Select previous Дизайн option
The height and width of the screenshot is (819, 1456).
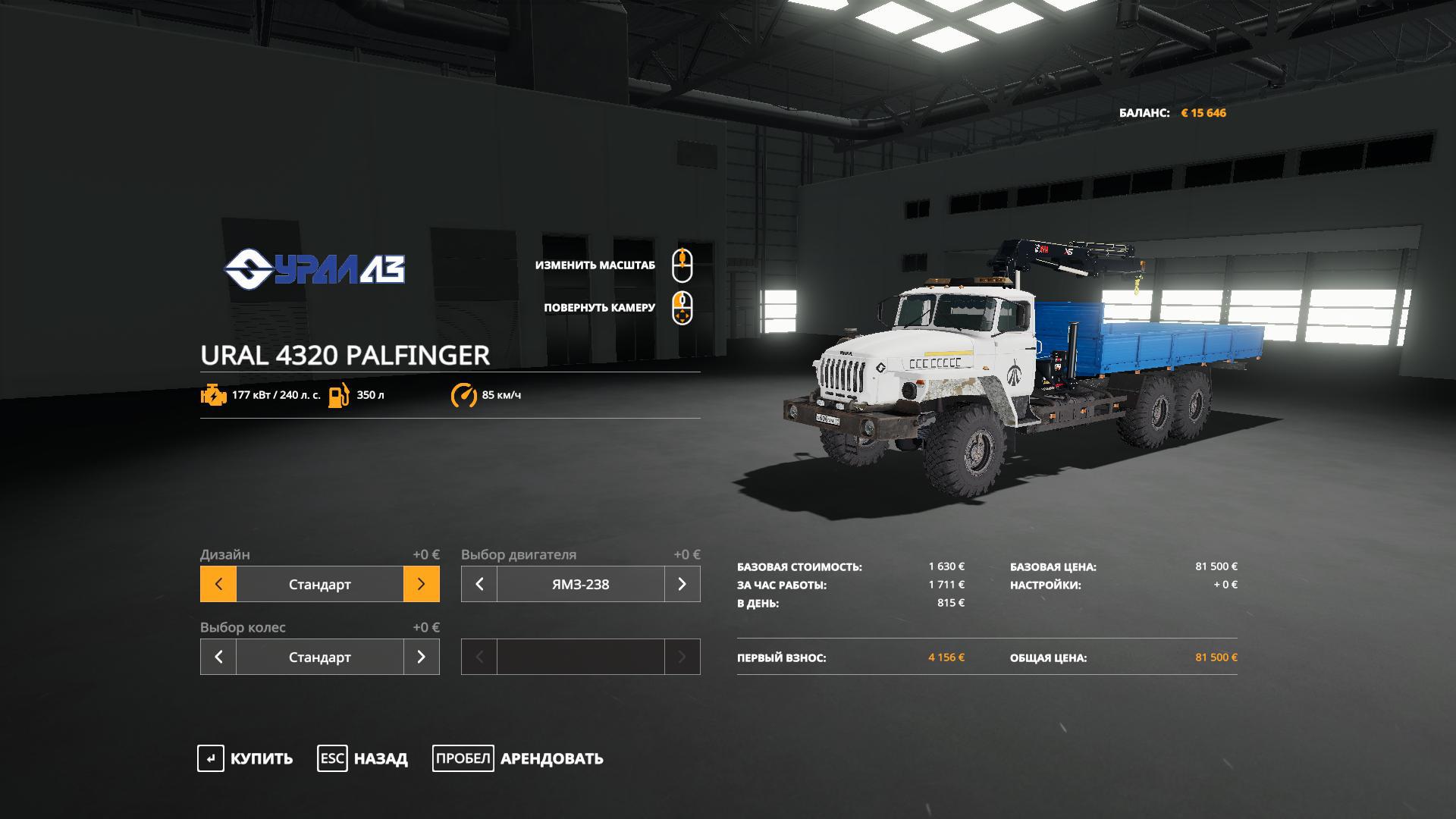[218, 584]
